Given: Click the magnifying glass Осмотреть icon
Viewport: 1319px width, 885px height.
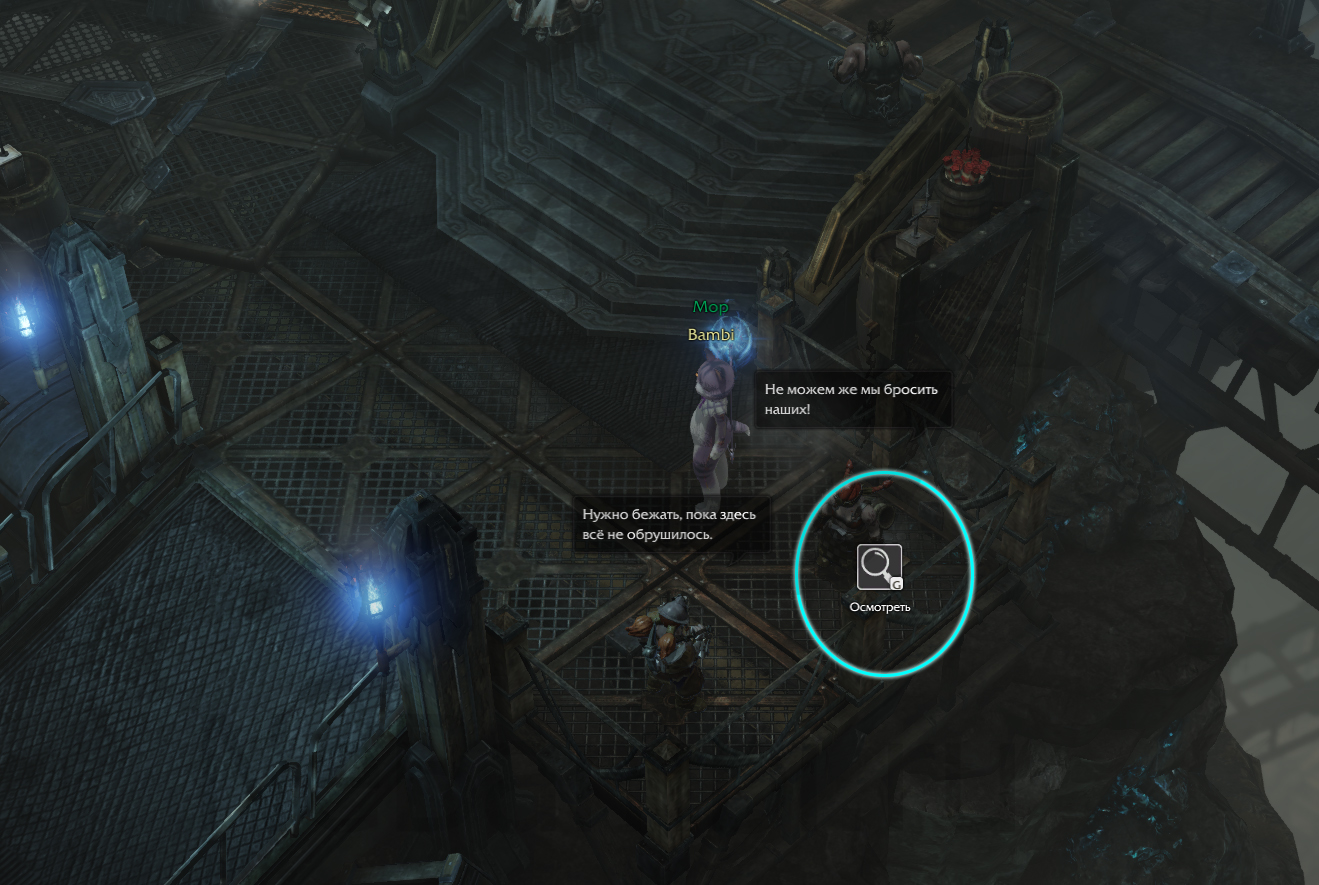Looking at the screenshot, I should tap(879, 567).
